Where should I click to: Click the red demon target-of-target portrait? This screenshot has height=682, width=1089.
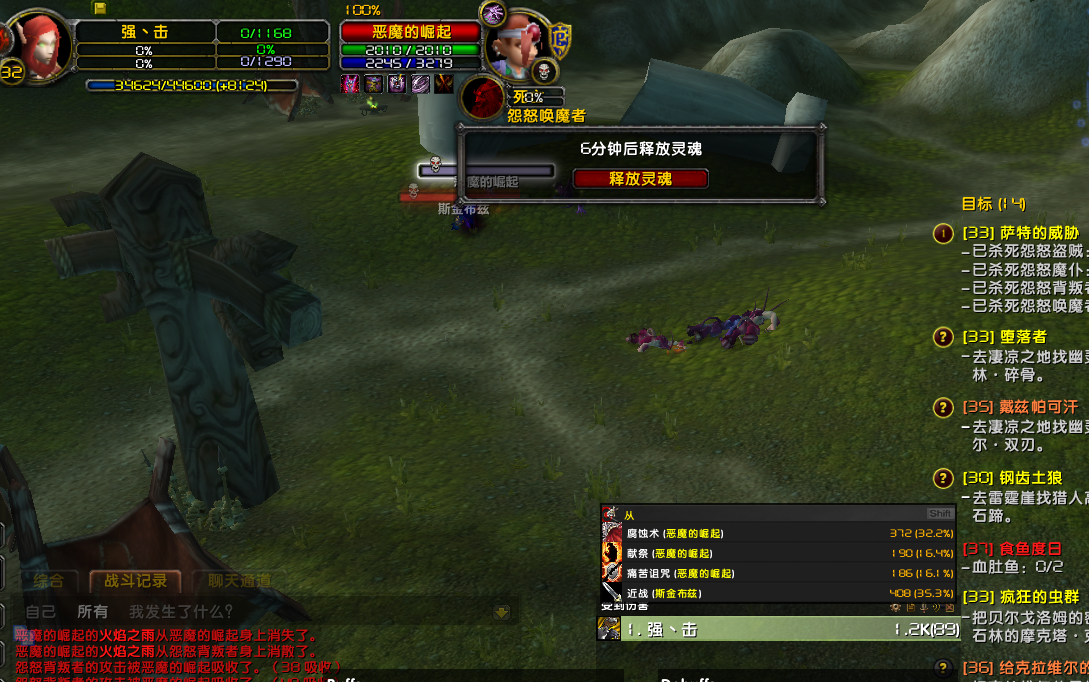point(483,99)
